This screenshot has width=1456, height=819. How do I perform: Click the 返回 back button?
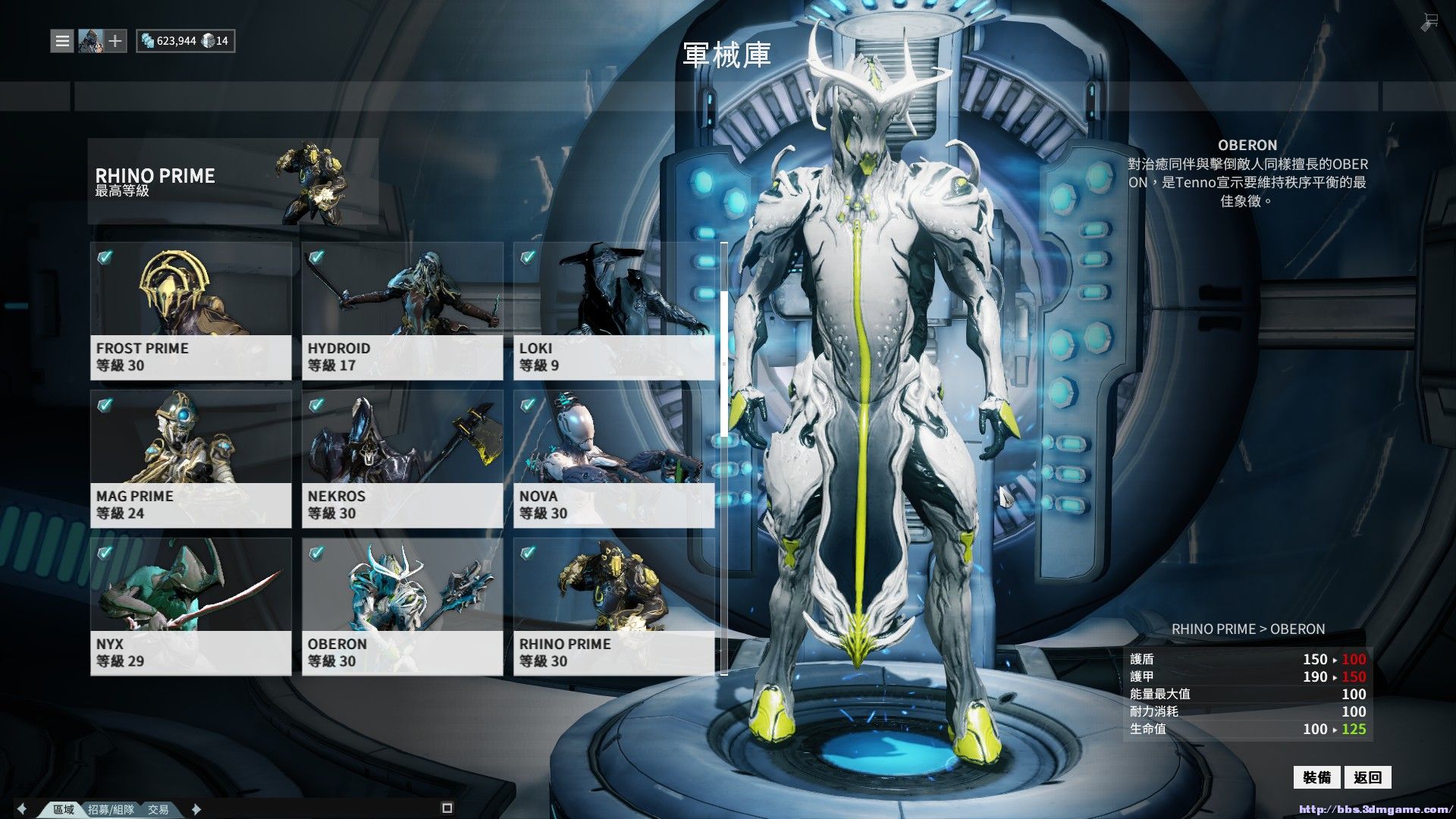[1367, 777]
